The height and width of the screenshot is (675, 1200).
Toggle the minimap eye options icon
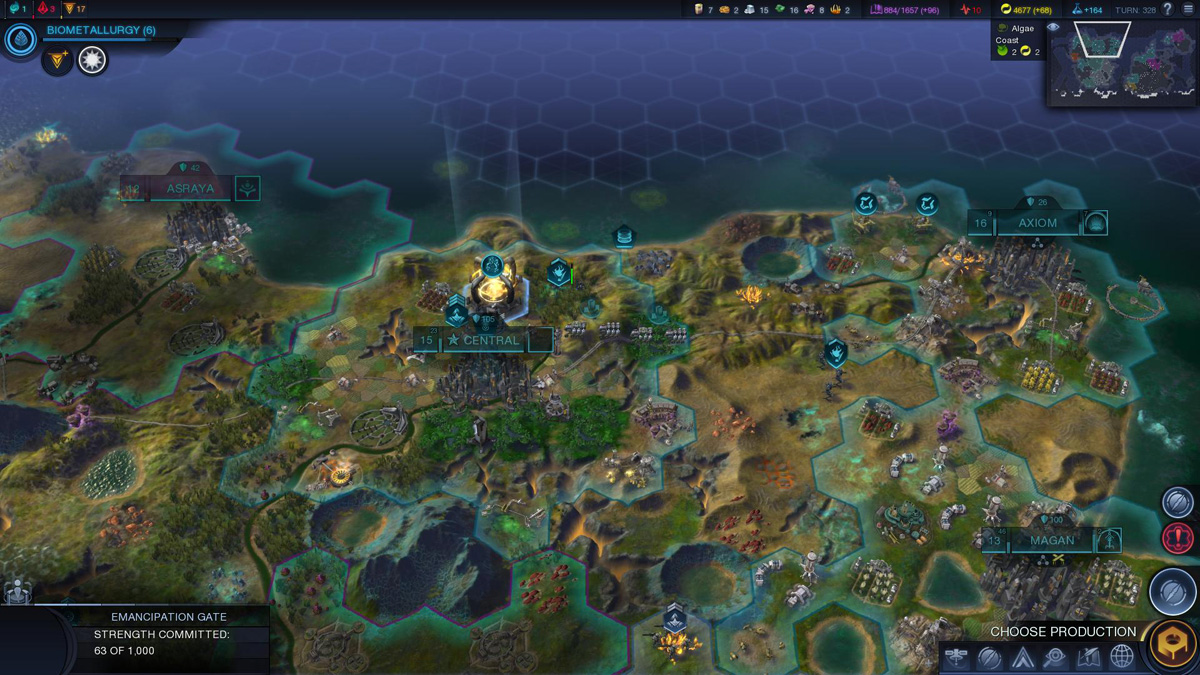tap(1053, 28)
